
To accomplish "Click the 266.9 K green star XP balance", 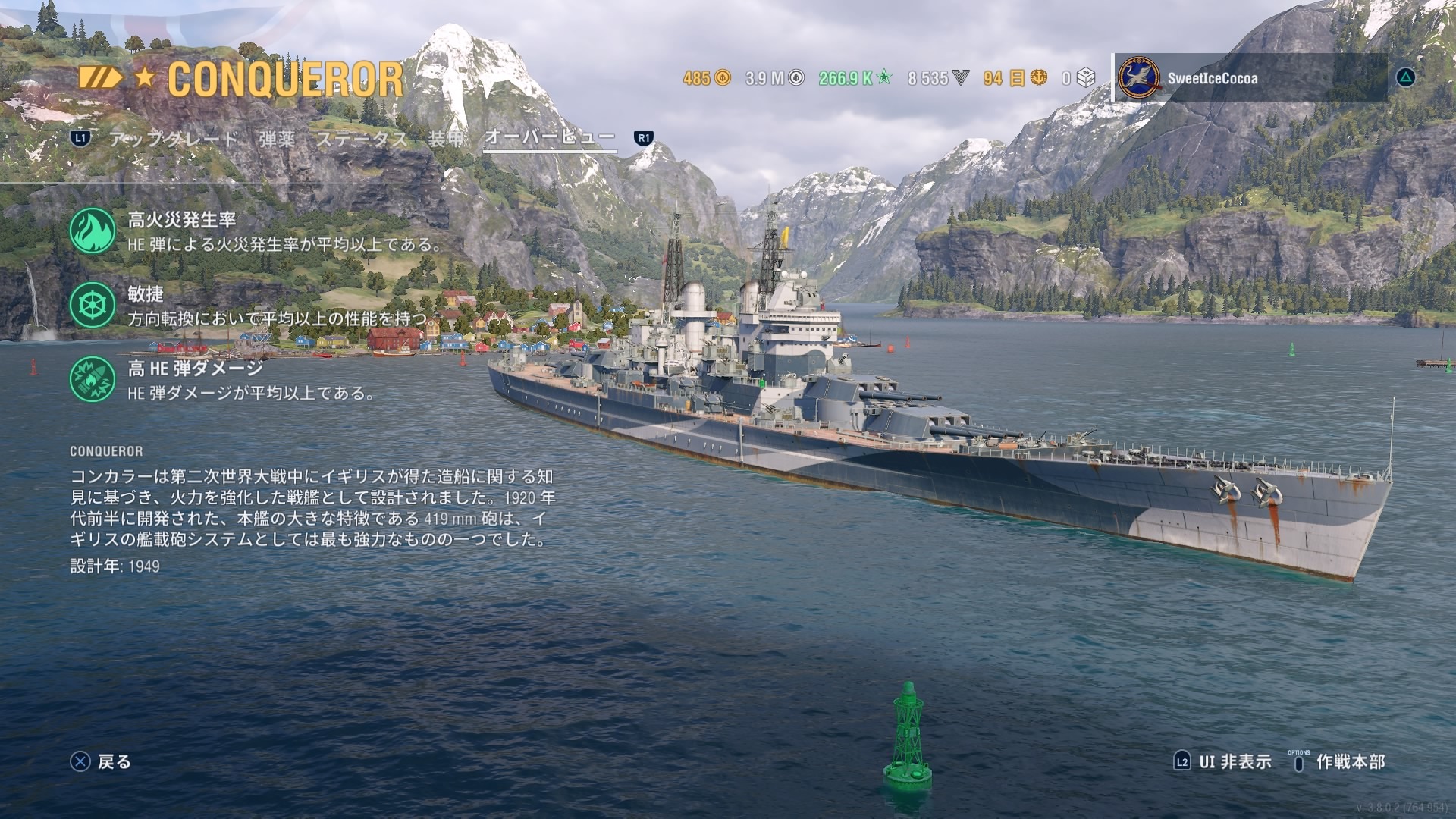I will click(855, 78).
